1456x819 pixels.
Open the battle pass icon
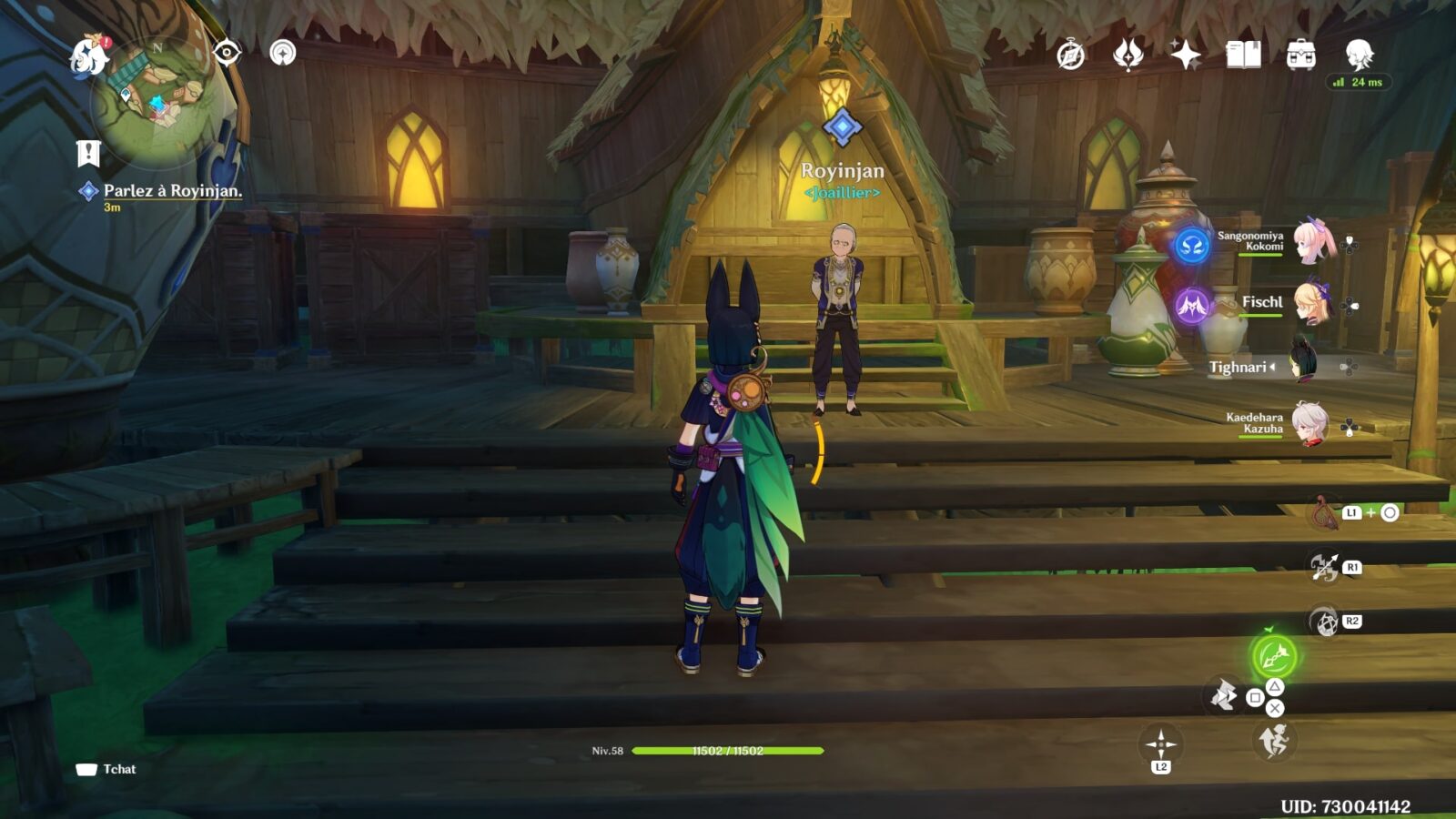[1128, 56]
